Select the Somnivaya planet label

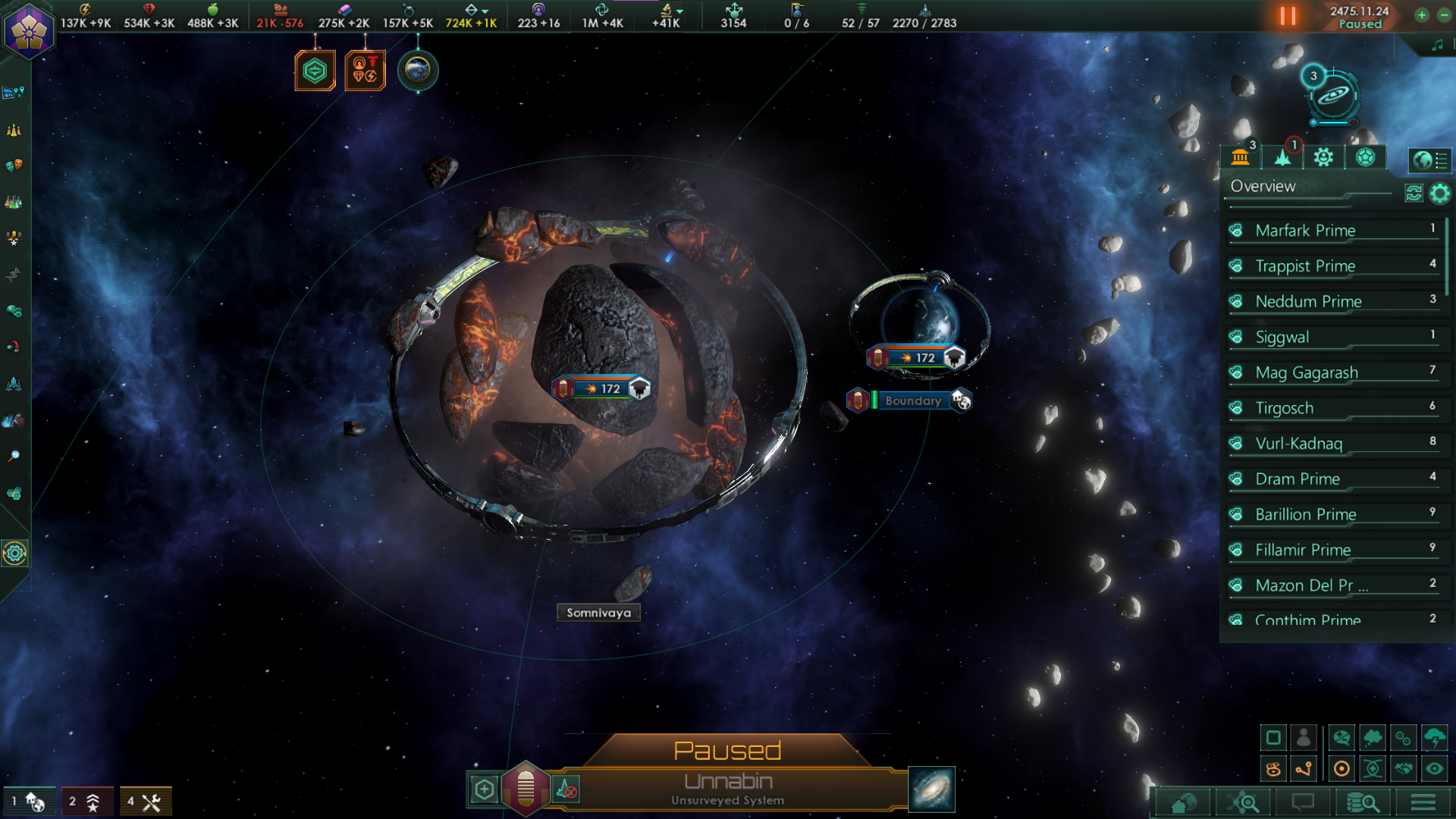point(598,613)
